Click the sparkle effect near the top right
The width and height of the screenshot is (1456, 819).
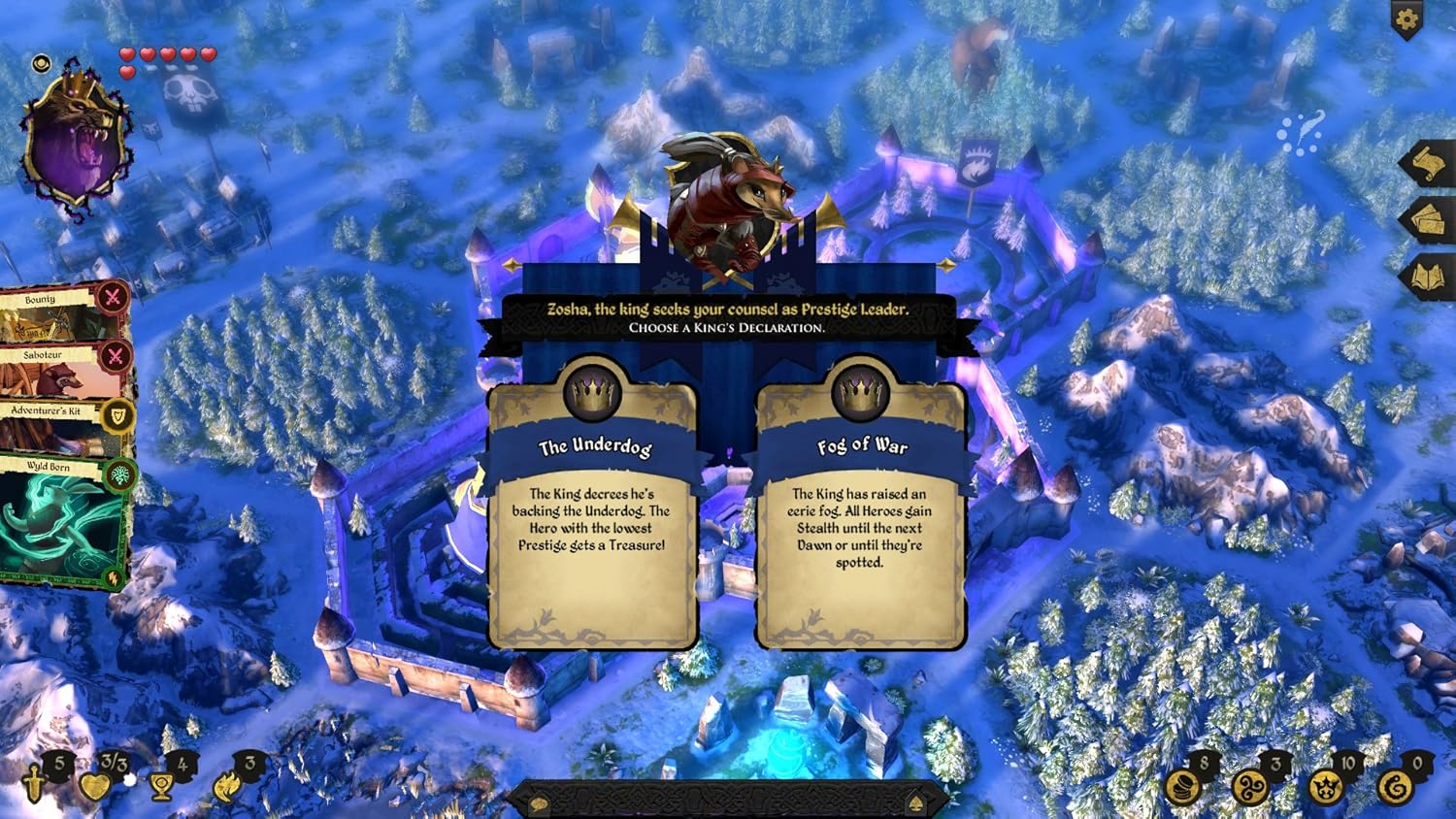pyautogui.click(x=1301, y=136)
